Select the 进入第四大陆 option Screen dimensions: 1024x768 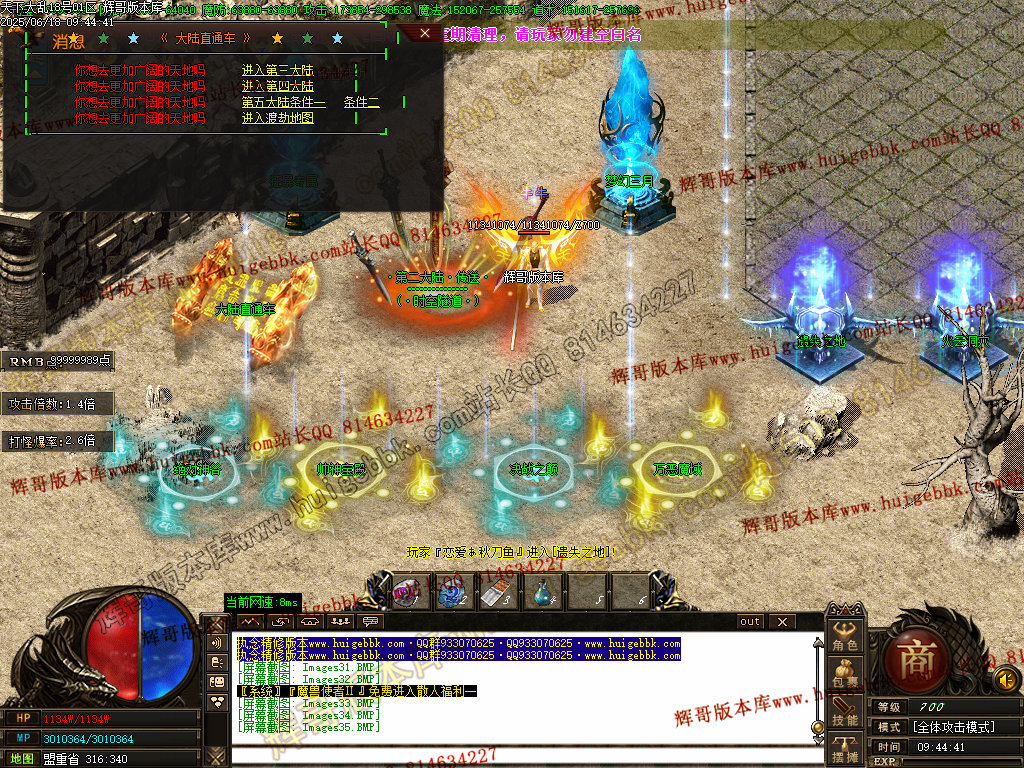pos(278,86)
